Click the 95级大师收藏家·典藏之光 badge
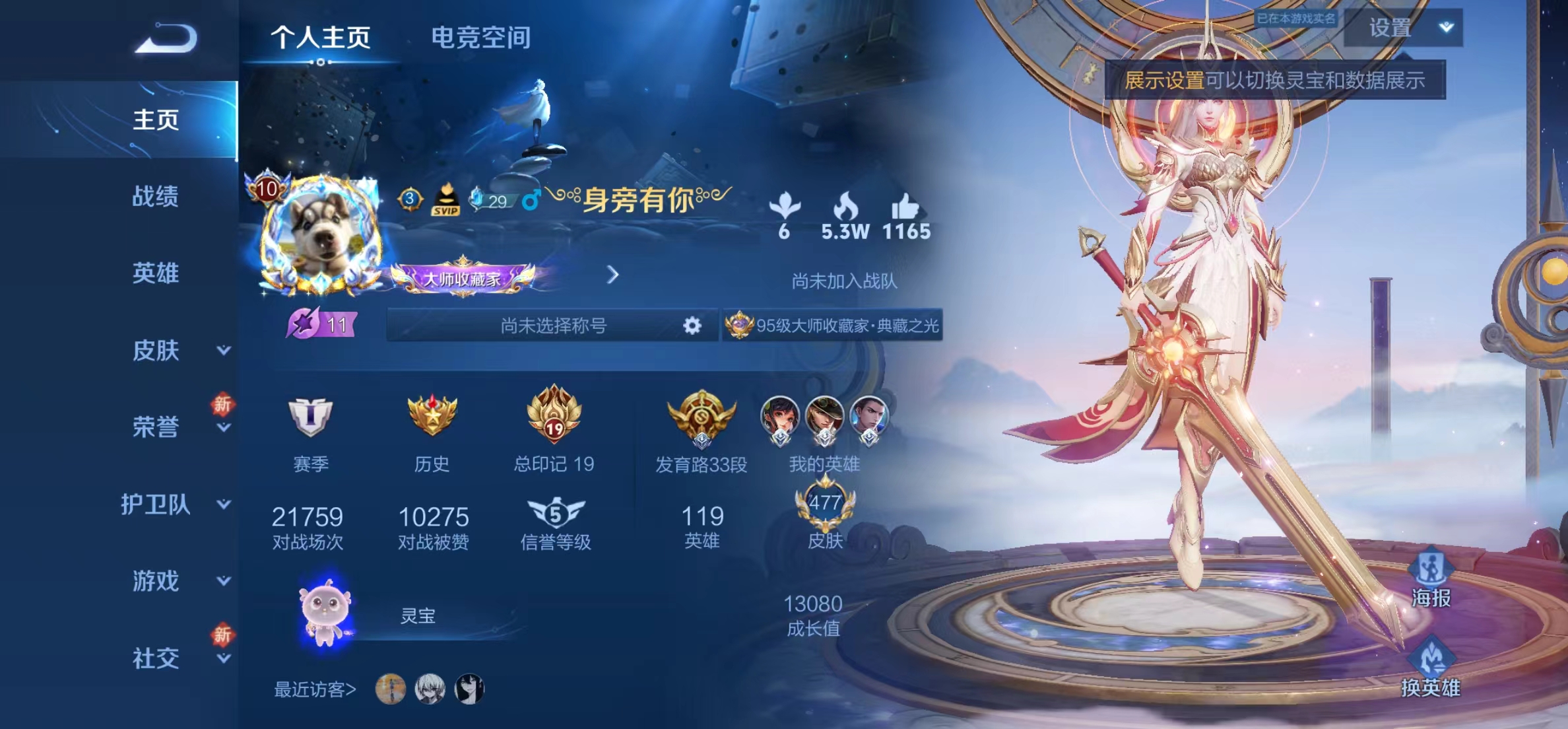 click(x=833, y=325)
